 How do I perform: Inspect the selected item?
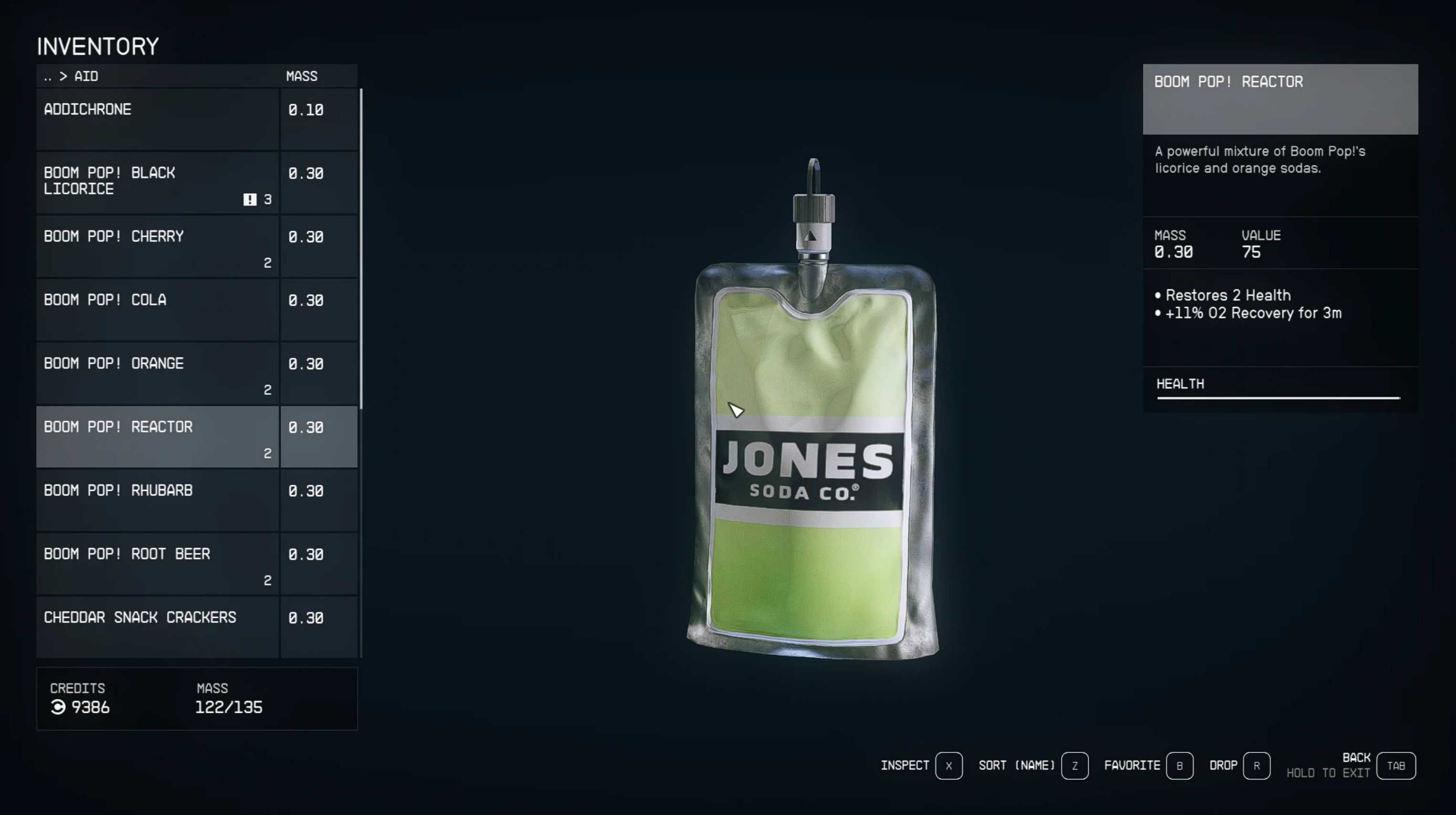pos(948,766)
